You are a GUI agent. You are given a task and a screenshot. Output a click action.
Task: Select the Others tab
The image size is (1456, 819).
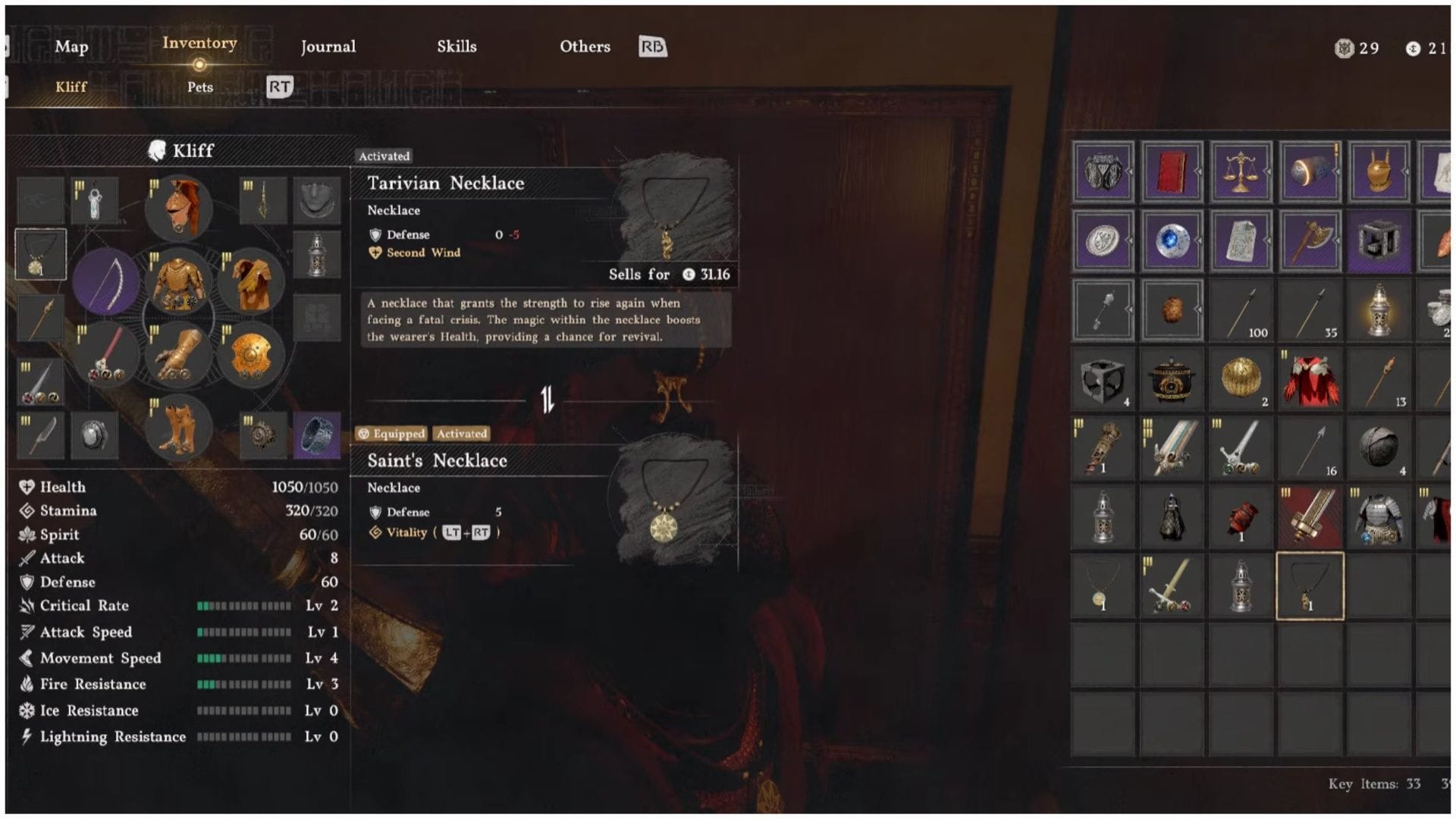coord(585,47)
